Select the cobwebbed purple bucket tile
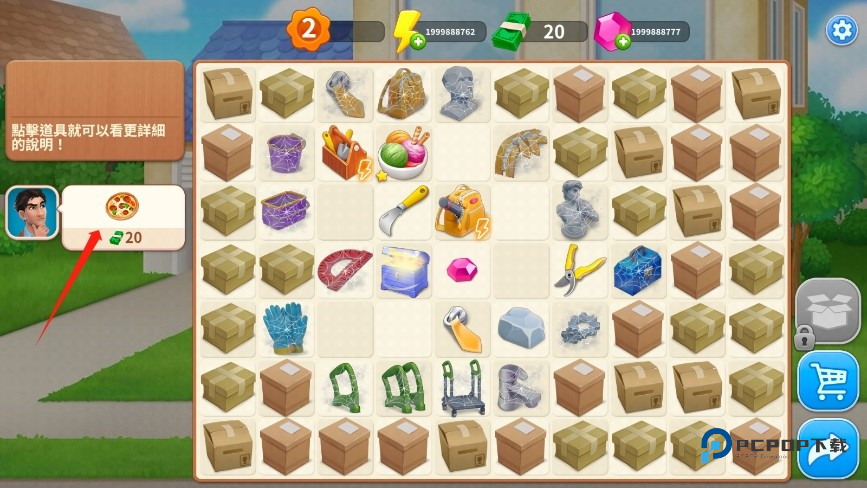Screen dimensions: 867x488 pos(286,152)
